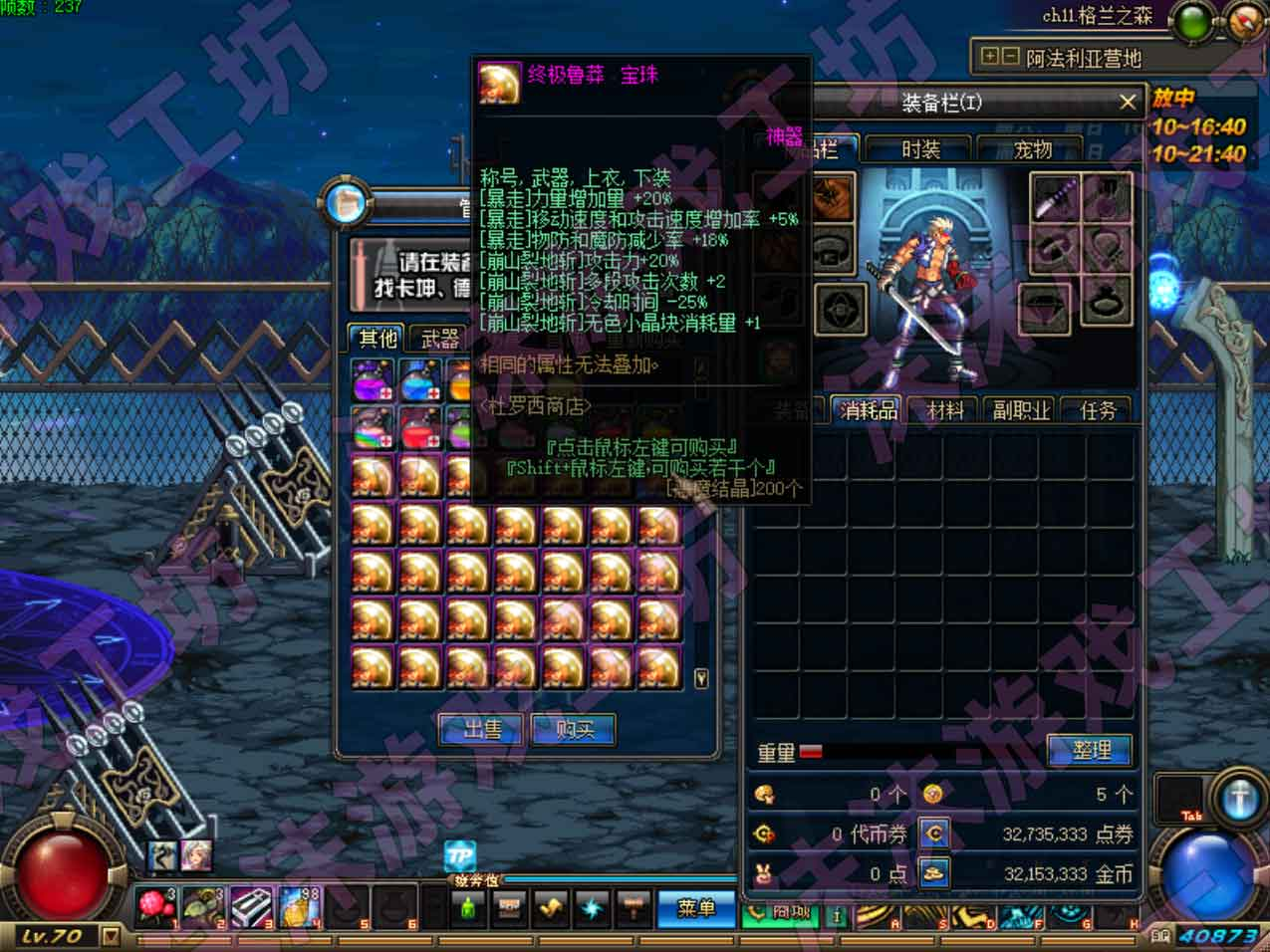The height and width of the screenshot is (952, 1270).
Task: Select the 其他 shop tab
Action: (x=378, y=339)
